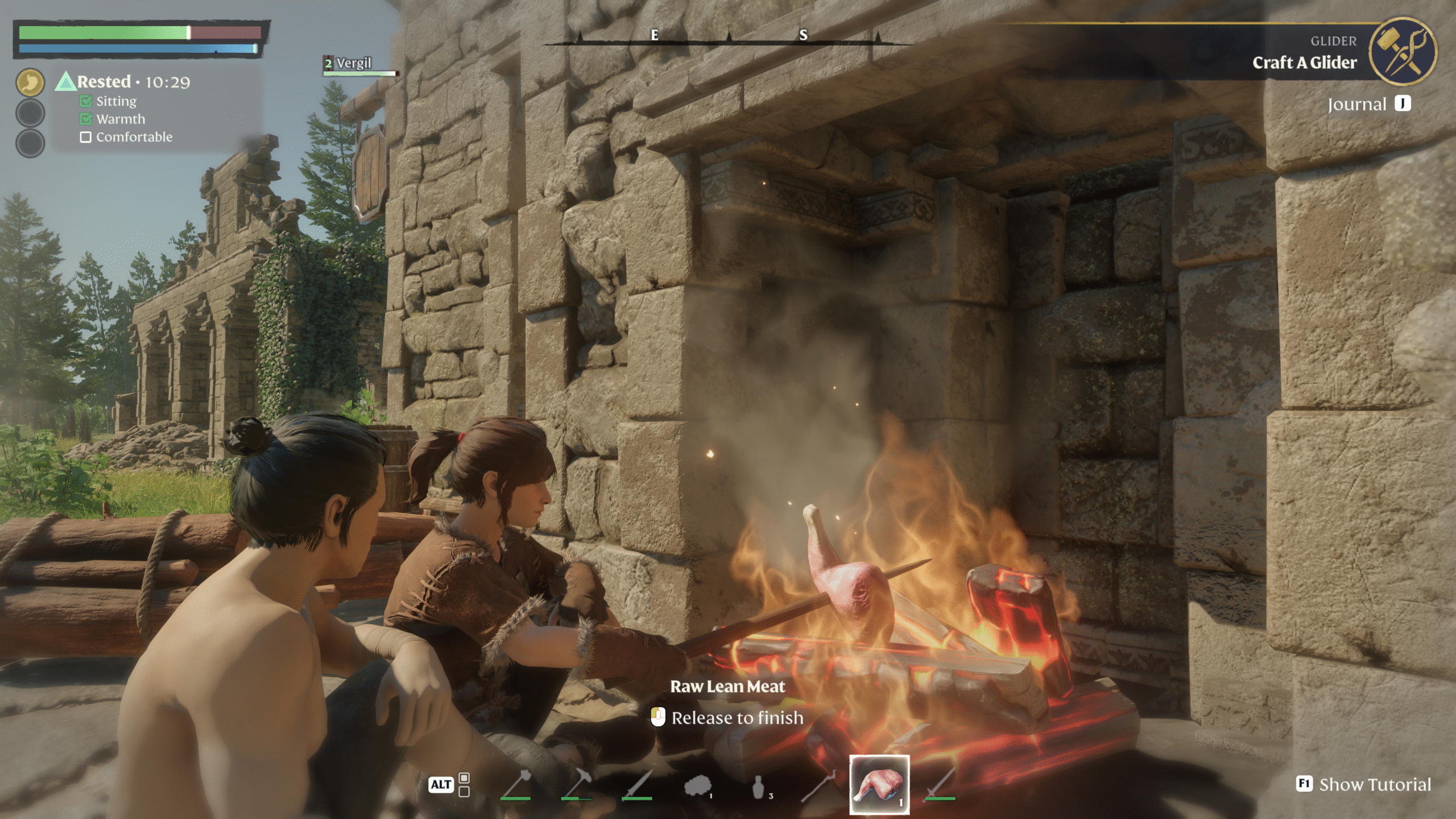Select the sword hotbar slot
This screenshot has width=1456, height=819.
pyautogui.click(x=940, y=785)
